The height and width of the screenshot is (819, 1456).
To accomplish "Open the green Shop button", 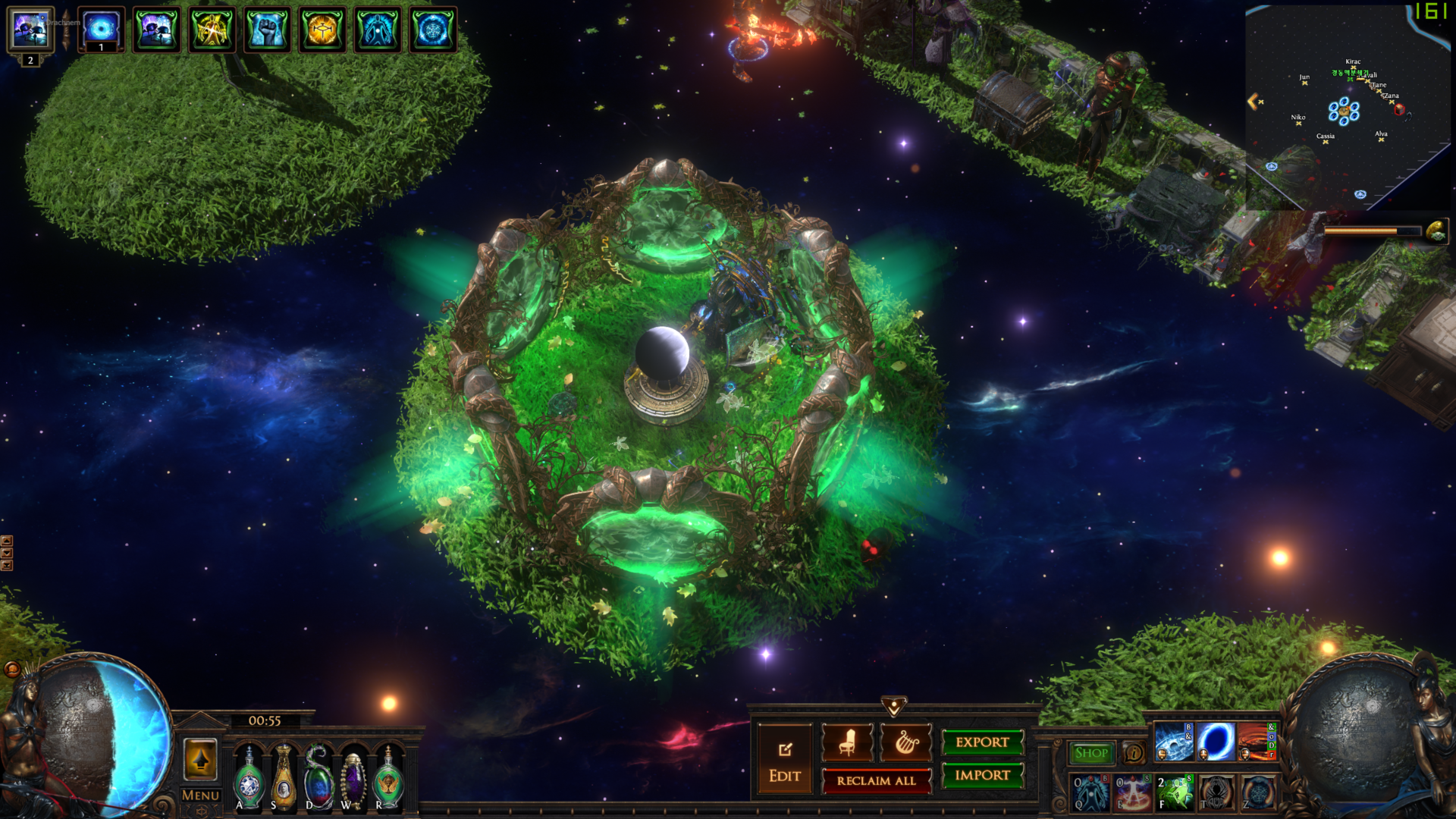I will pyautogui.click(x=1091, y=753).
